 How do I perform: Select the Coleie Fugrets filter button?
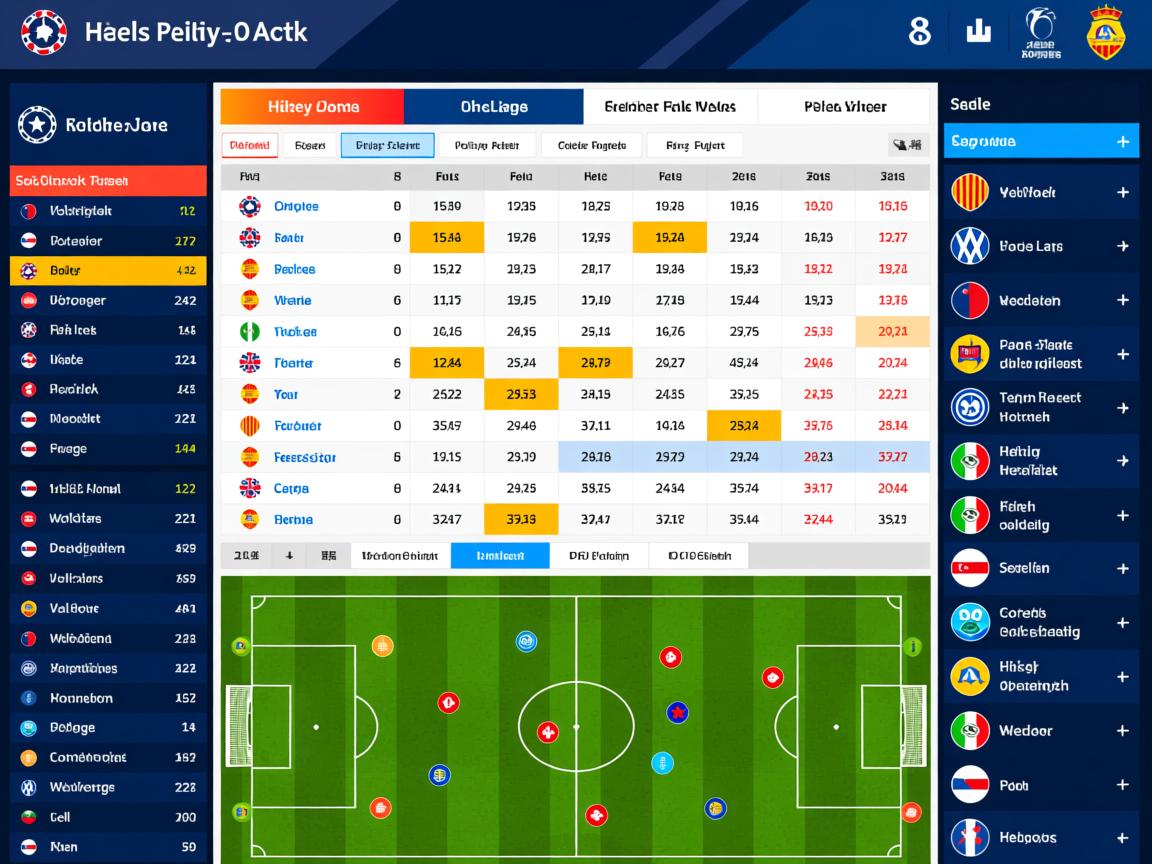[x=591, y=145]
